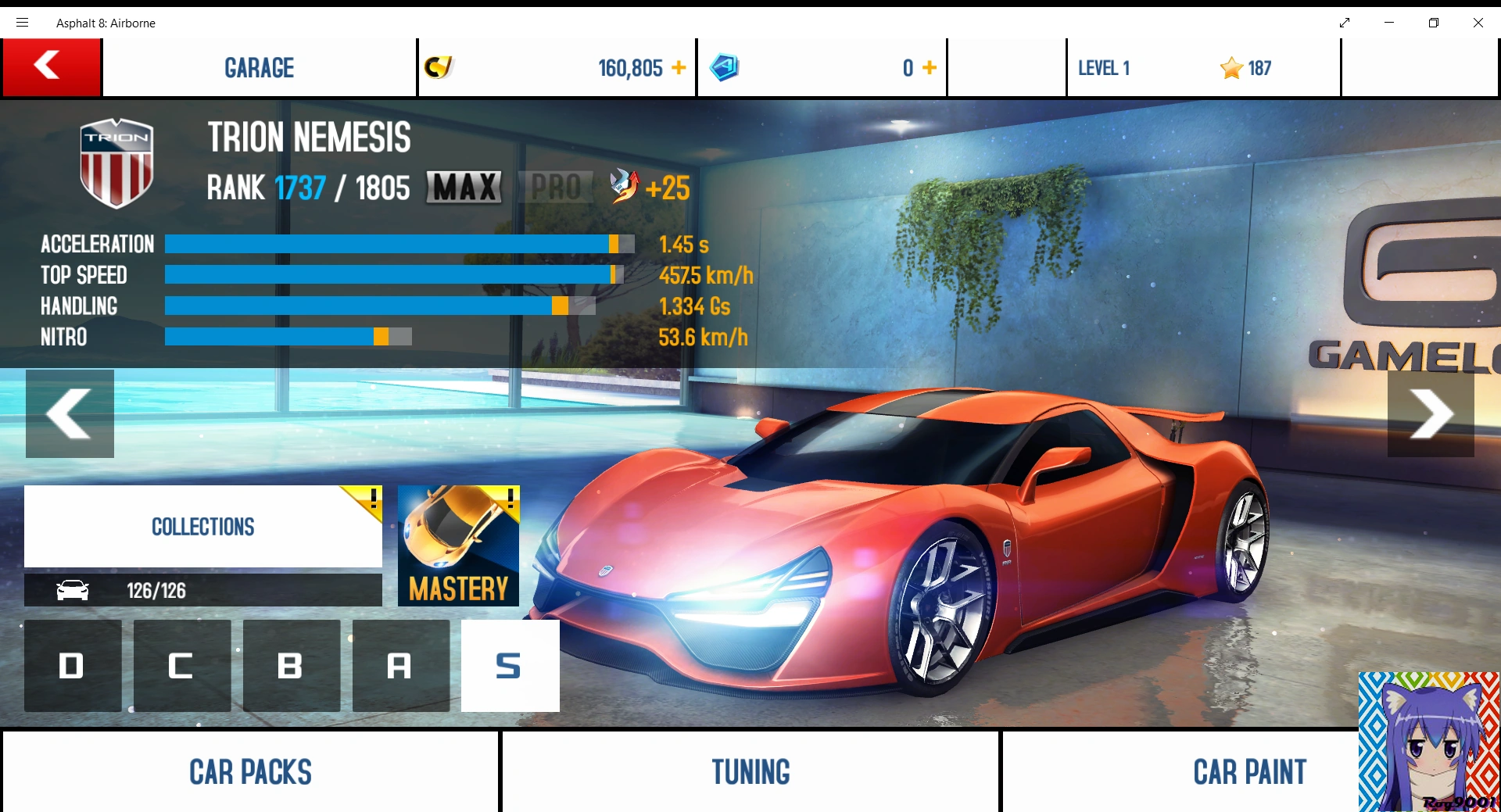Click the credits coin icon
This screenshot has width=1501, height=812.
[439, 67]
